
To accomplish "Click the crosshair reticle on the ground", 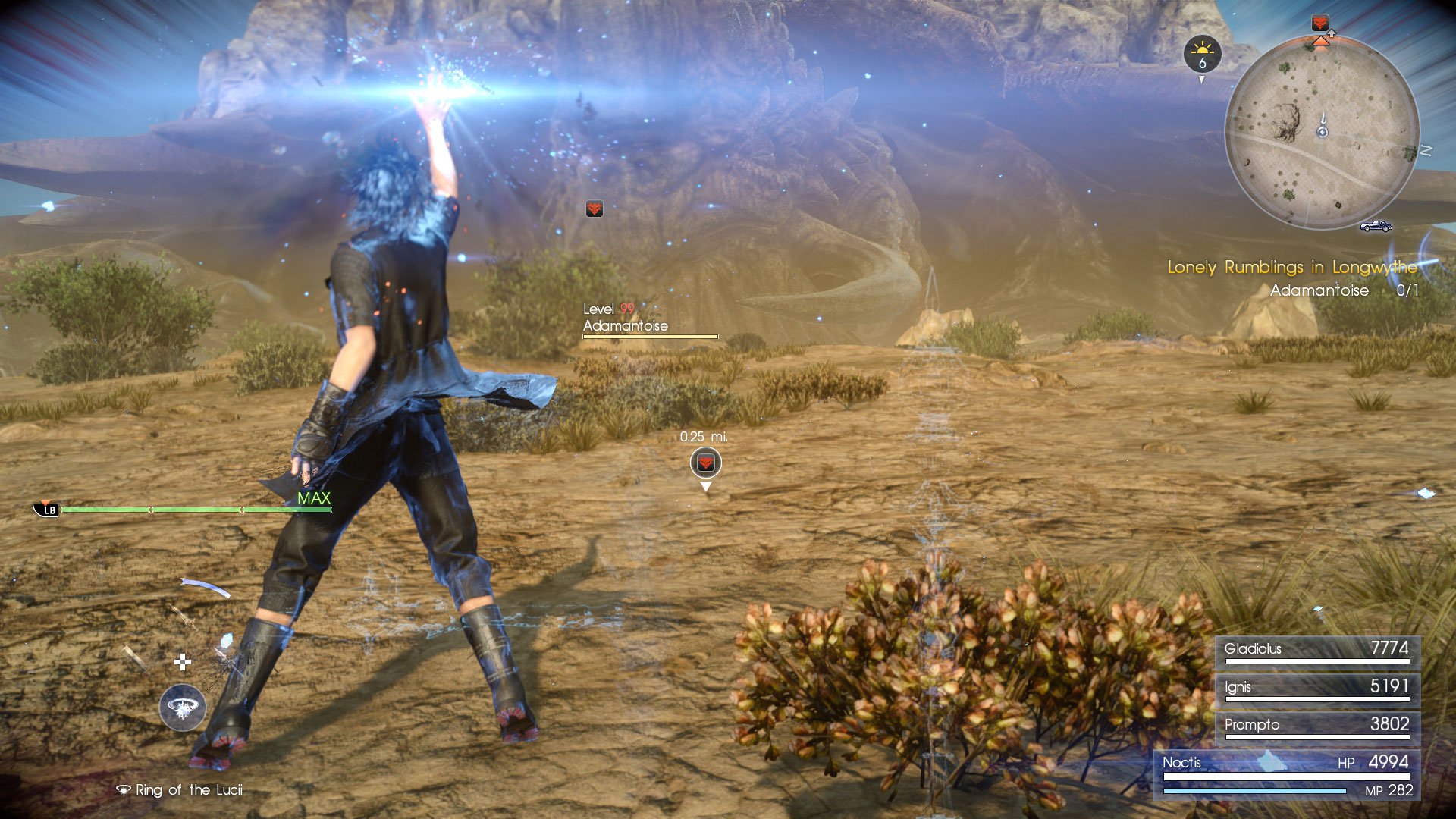I will (x=182, y=664).
